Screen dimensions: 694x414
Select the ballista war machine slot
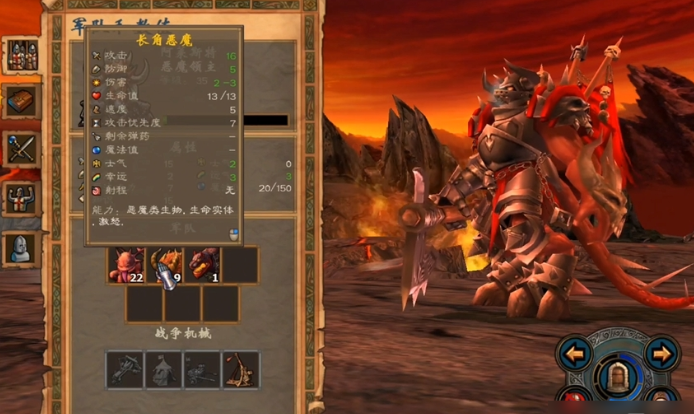(124, 369)
